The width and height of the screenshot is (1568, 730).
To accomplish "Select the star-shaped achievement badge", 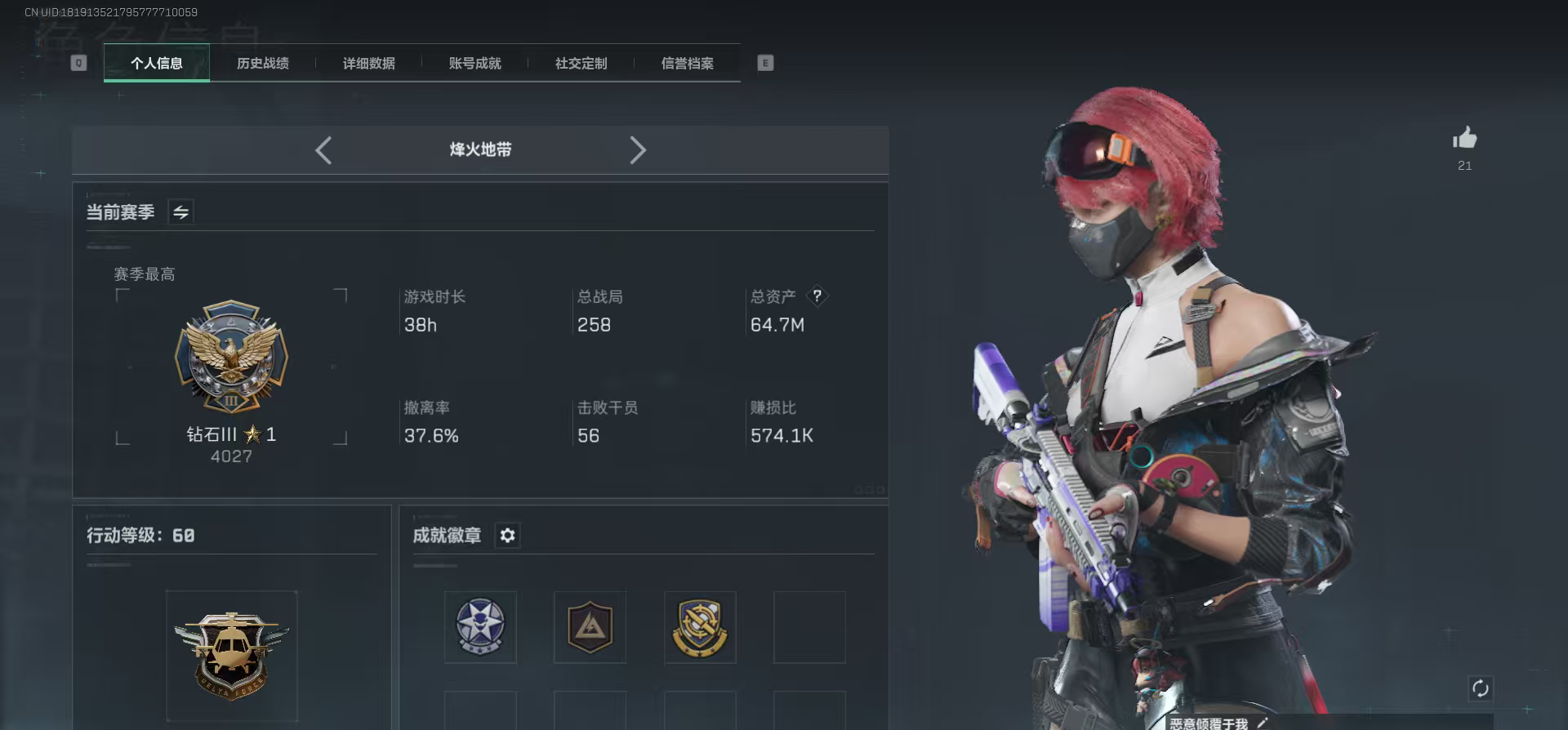I will [x=479, y=627].
